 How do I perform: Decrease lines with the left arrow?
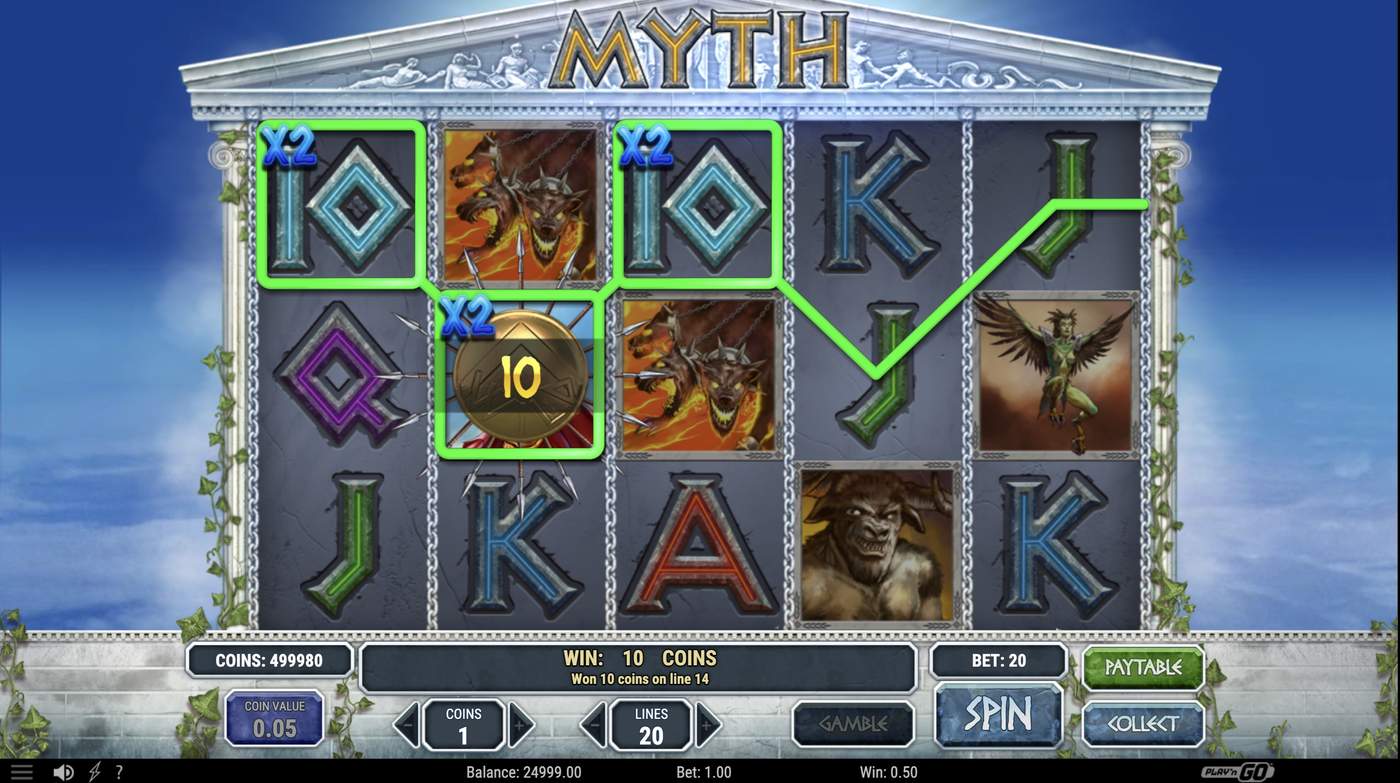tap(593, 723)
